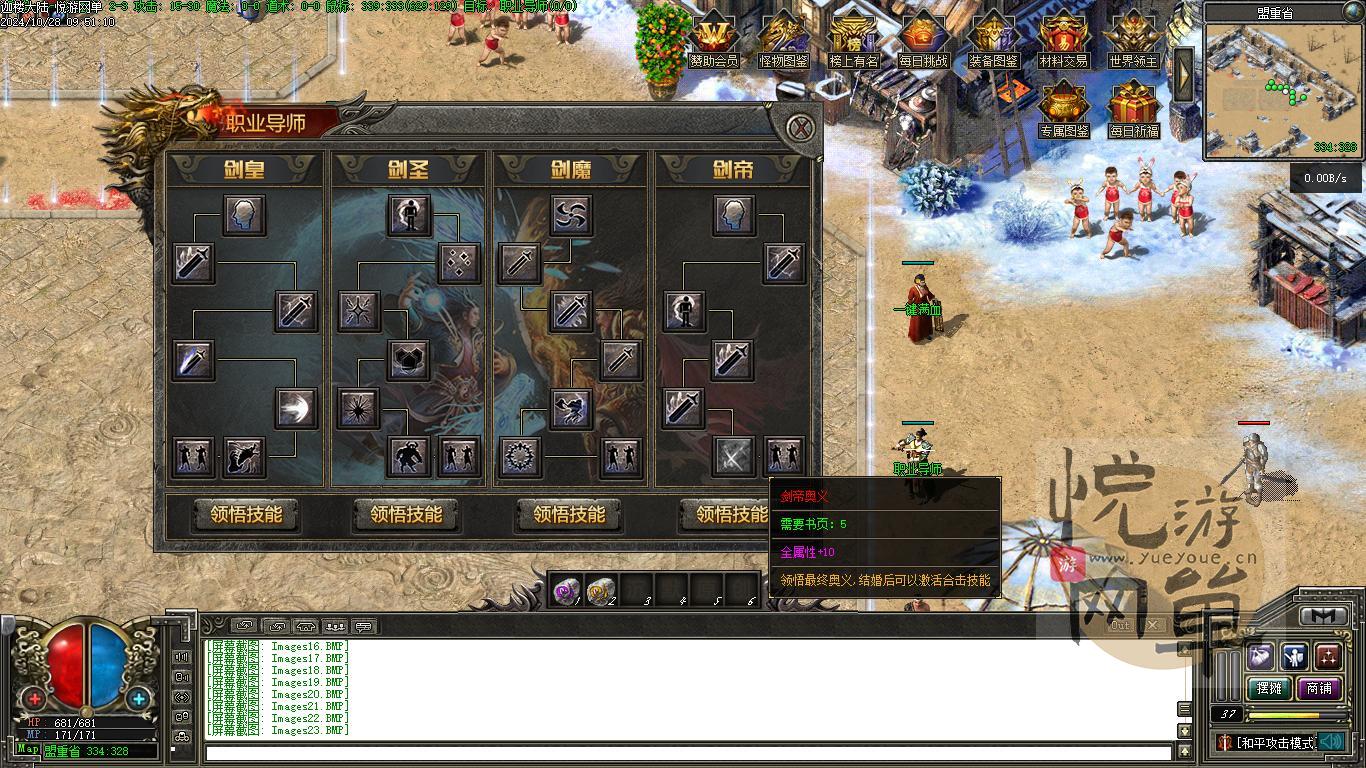Toggle the sound speaker button
This screenshot has width=1366, height=768.
click(1330, 742)
